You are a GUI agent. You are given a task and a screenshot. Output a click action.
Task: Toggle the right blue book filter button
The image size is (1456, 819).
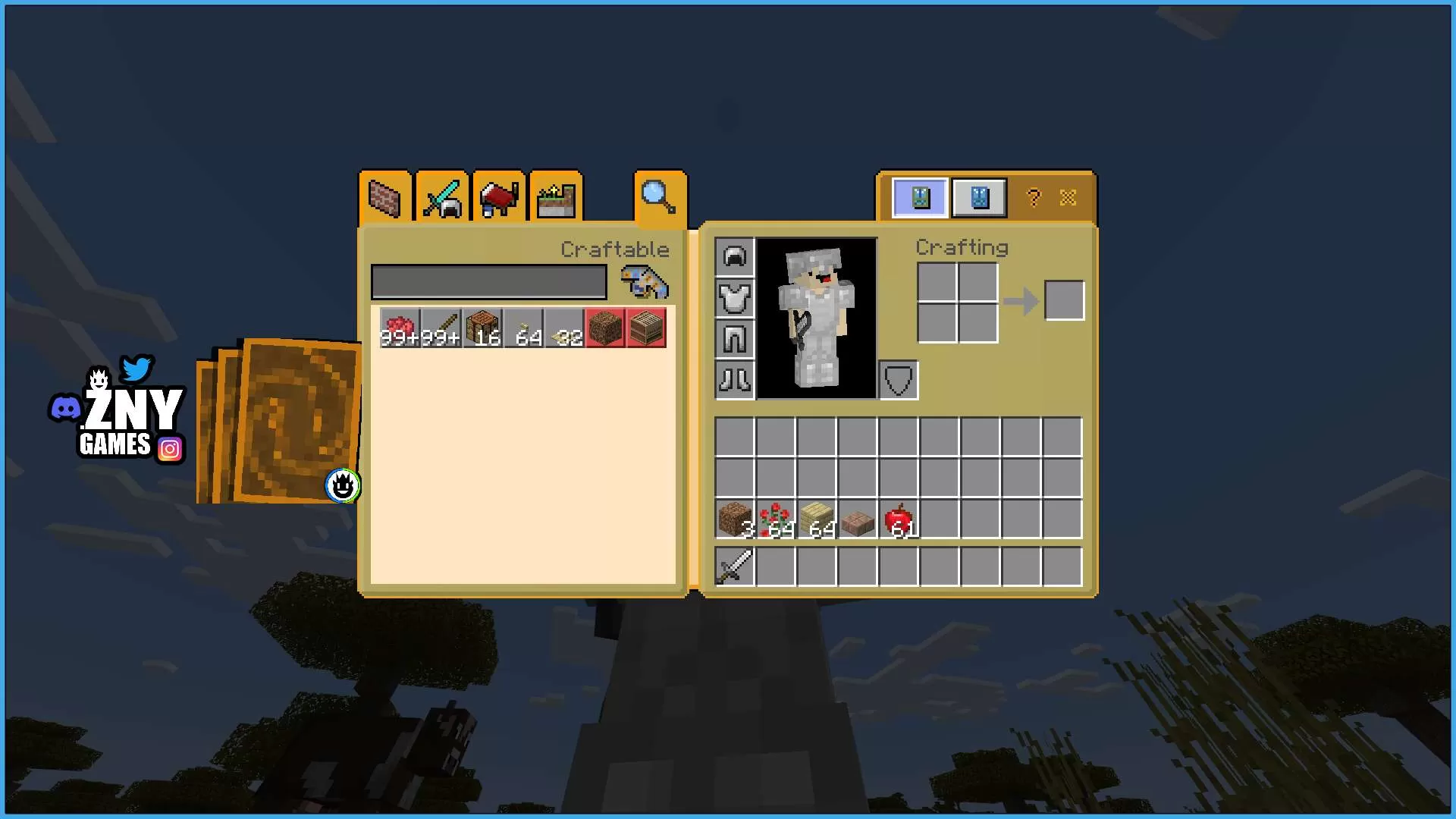point(978,197)
